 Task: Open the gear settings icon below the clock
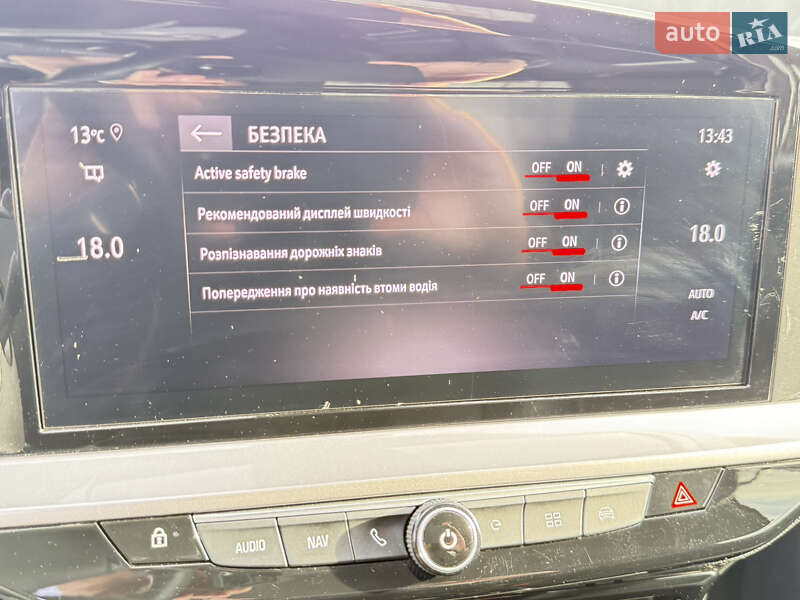(712, 169)
